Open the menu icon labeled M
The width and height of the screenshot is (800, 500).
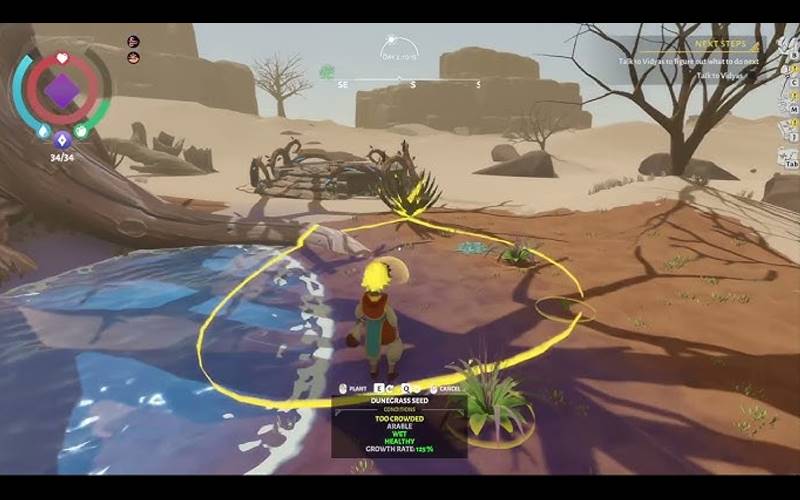791,108
